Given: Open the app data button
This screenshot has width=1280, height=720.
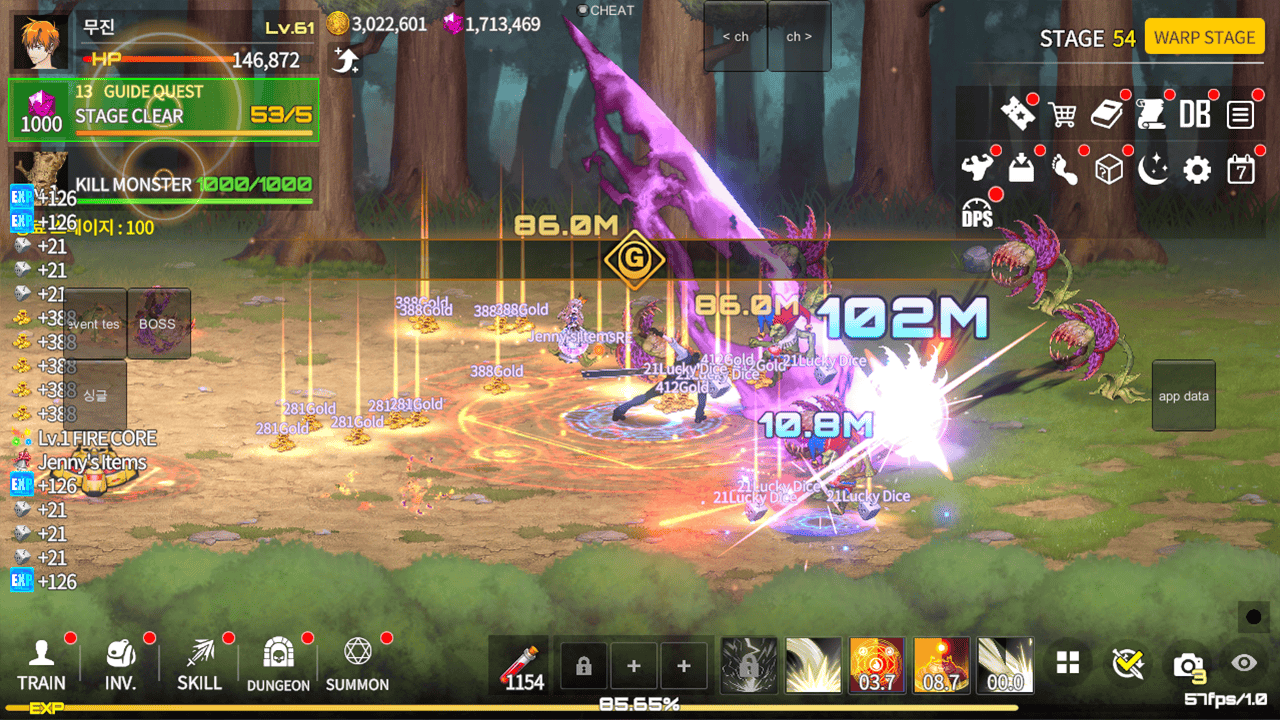Looking at the screenshot, I should tap(1184, 396).
